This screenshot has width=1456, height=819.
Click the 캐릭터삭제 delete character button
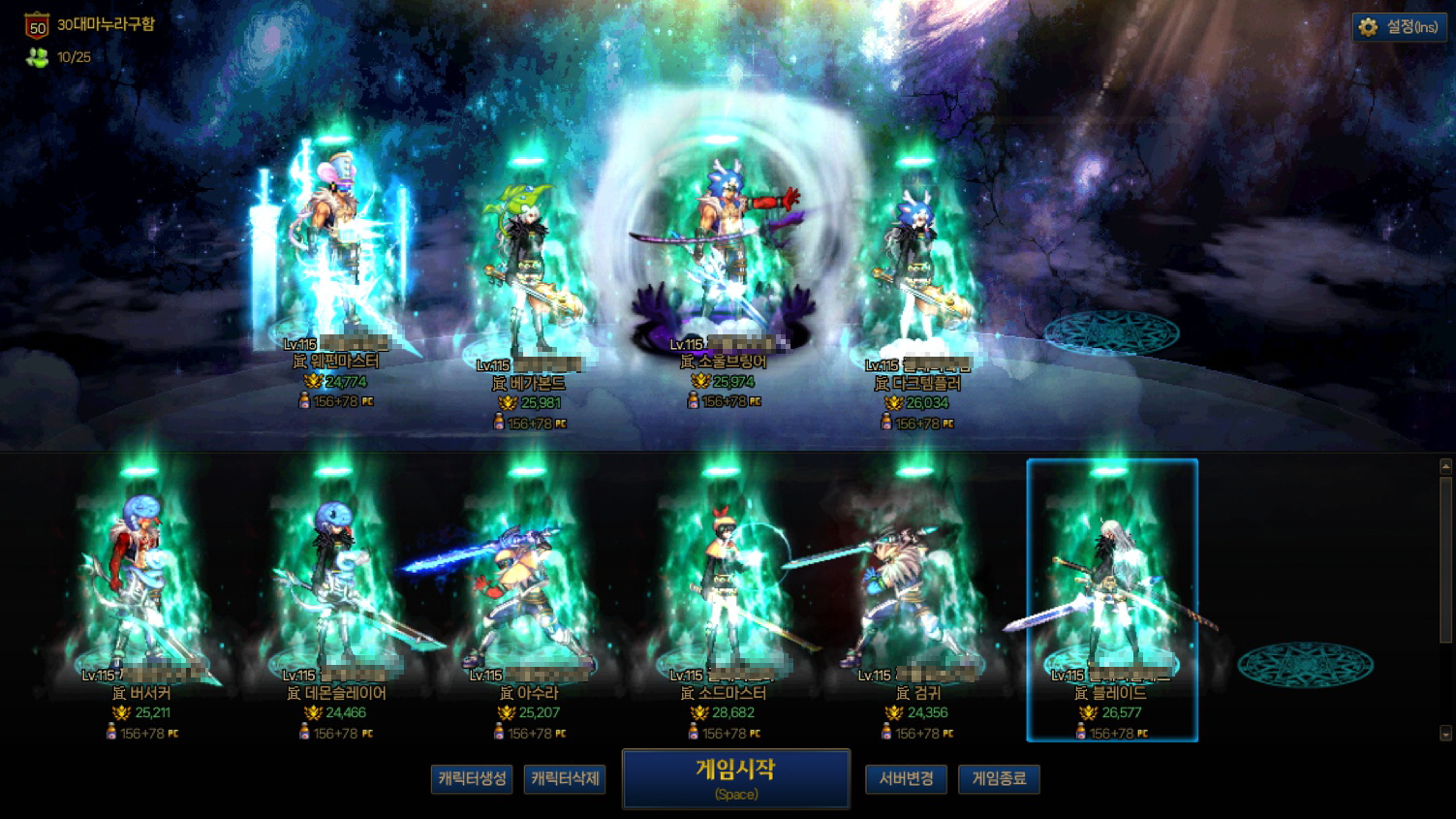tap(565, 779)
